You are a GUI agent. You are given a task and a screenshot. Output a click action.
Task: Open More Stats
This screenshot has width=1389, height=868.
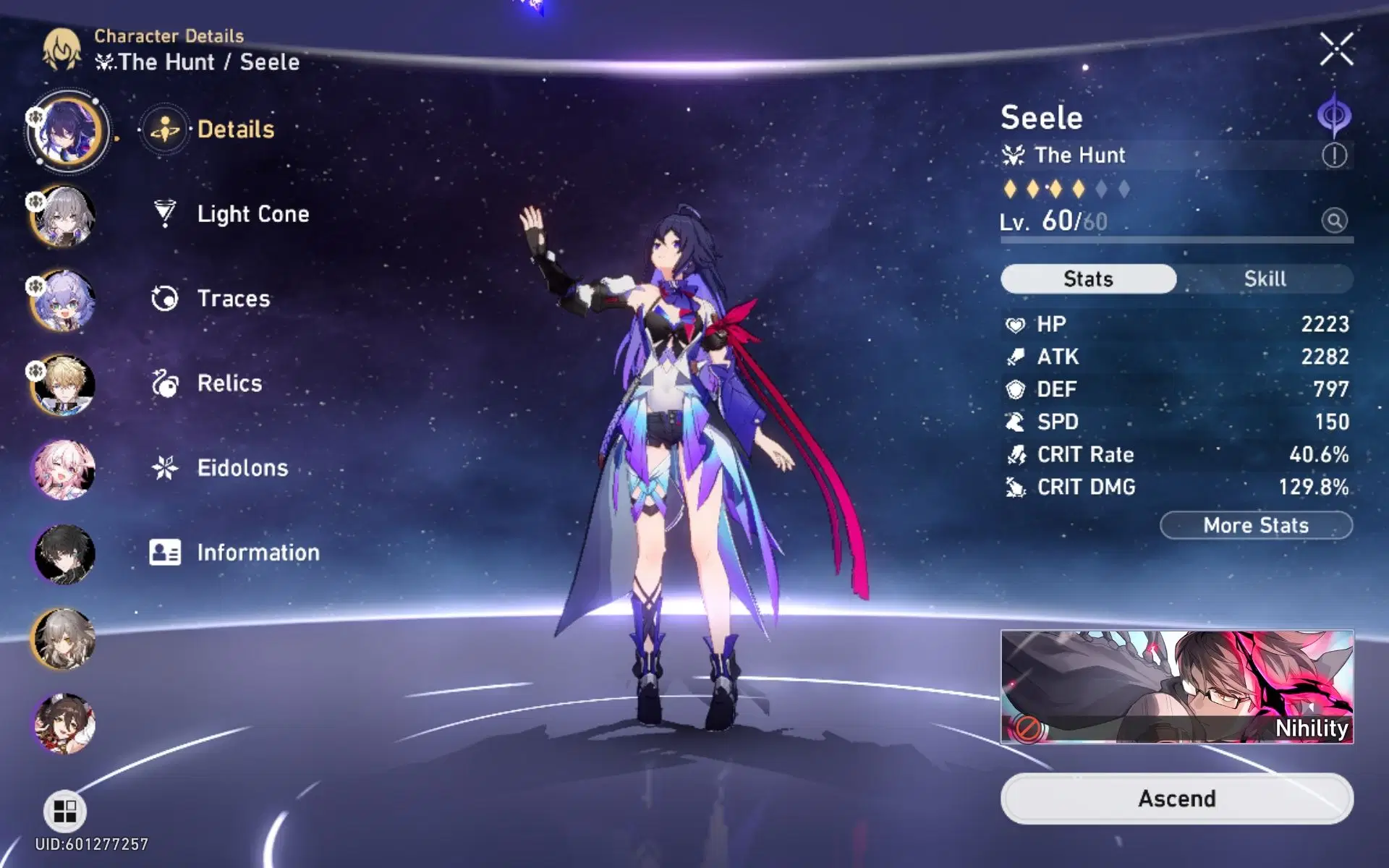click(1256, 525)
